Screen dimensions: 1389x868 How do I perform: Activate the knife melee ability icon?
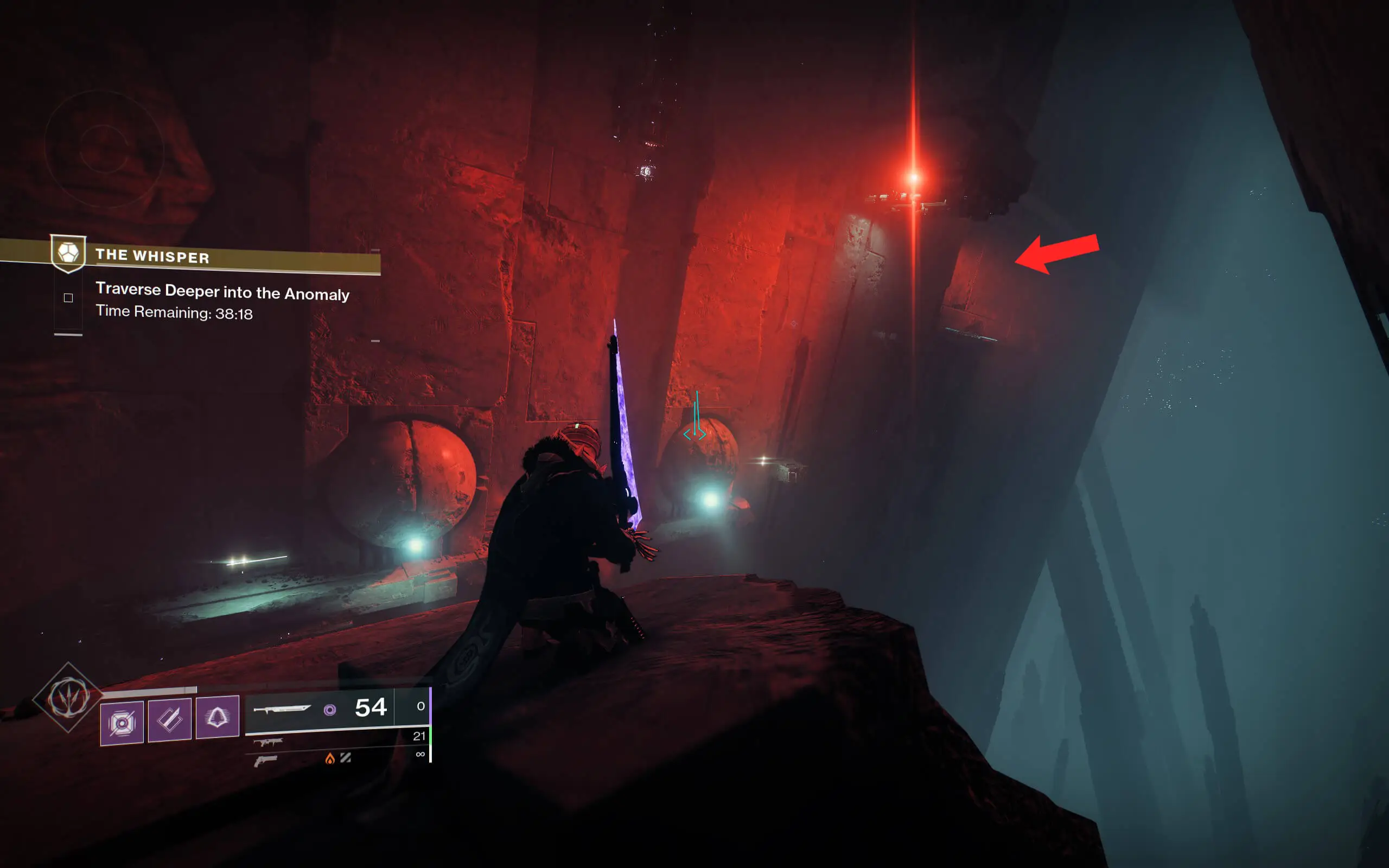pos(169,719)
